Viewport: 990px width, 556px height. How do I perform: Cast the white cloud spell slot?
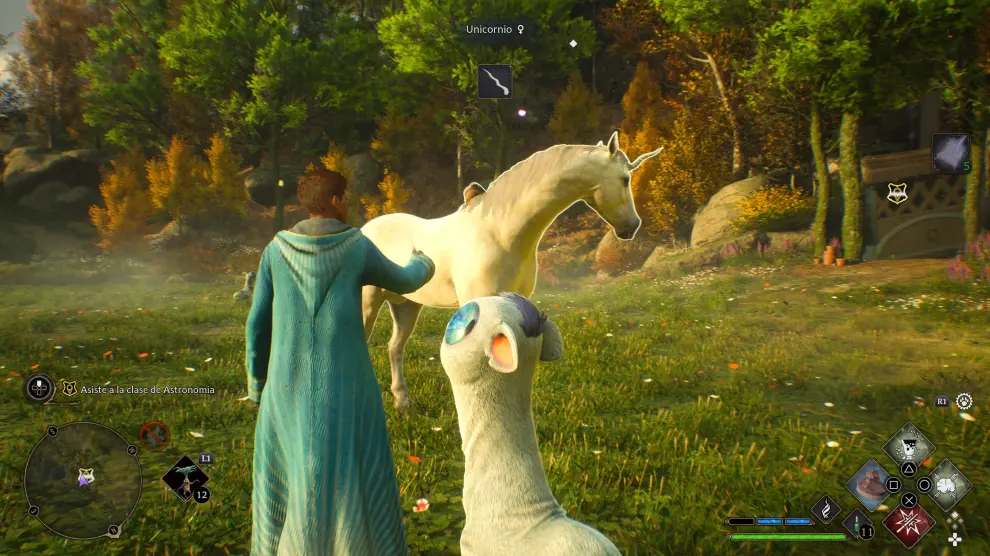pyautogui.click(x=946, y=485)
